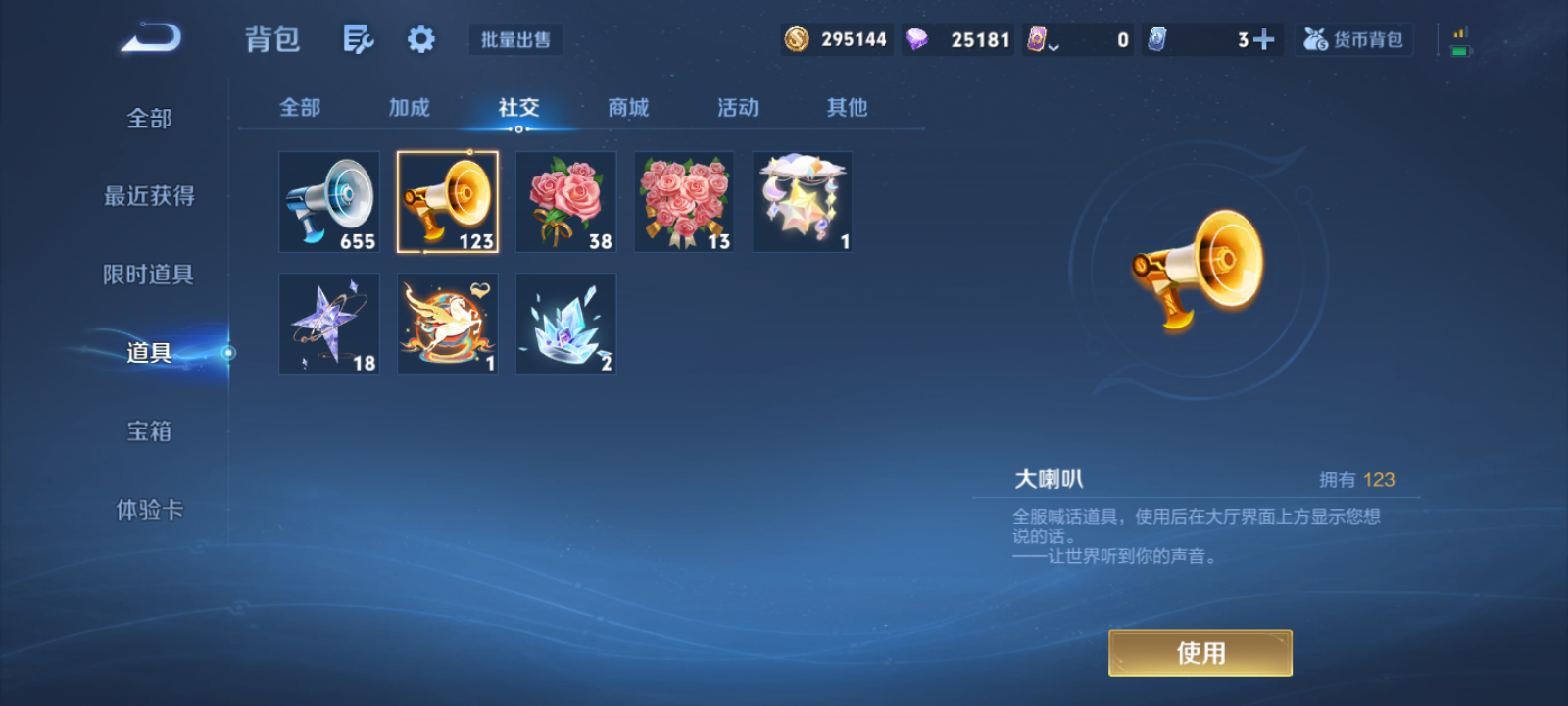This screenshot has height=706, width=1568.
Task: Select the star lantern item
Action: pyautogui.click(x=802, y=201)
